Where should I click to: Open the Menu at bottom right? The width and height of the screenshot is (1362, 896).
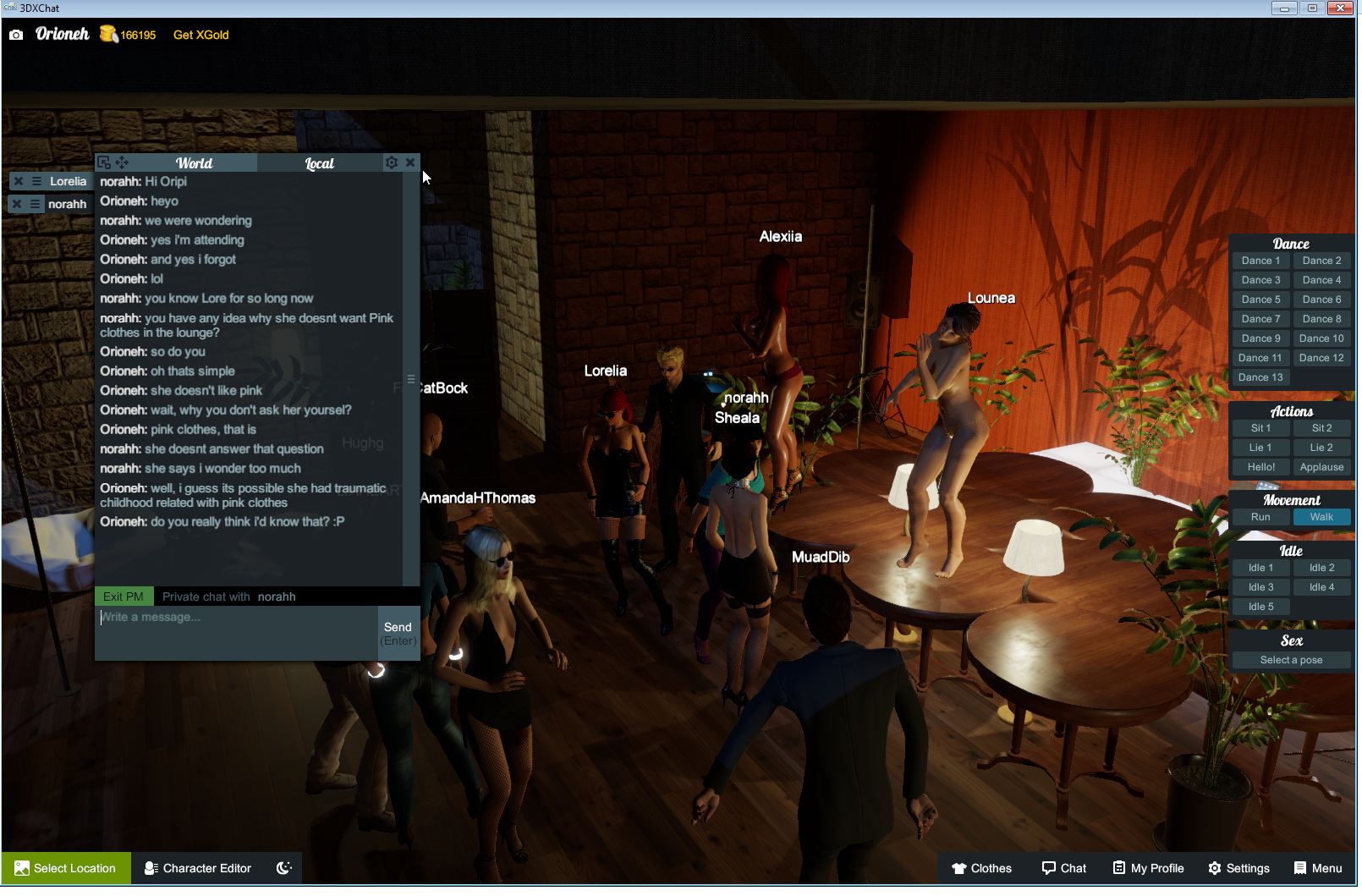[1316, 868]
